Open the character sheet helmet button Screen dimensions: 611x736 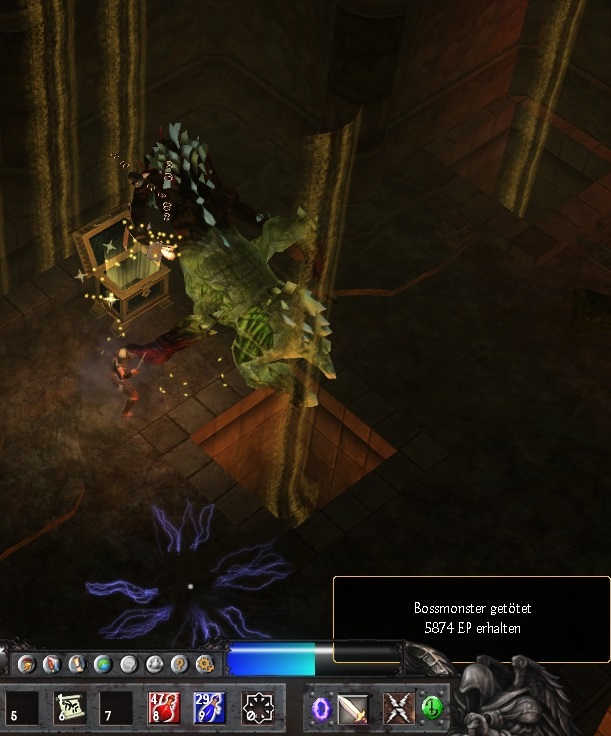click(28, 664)
